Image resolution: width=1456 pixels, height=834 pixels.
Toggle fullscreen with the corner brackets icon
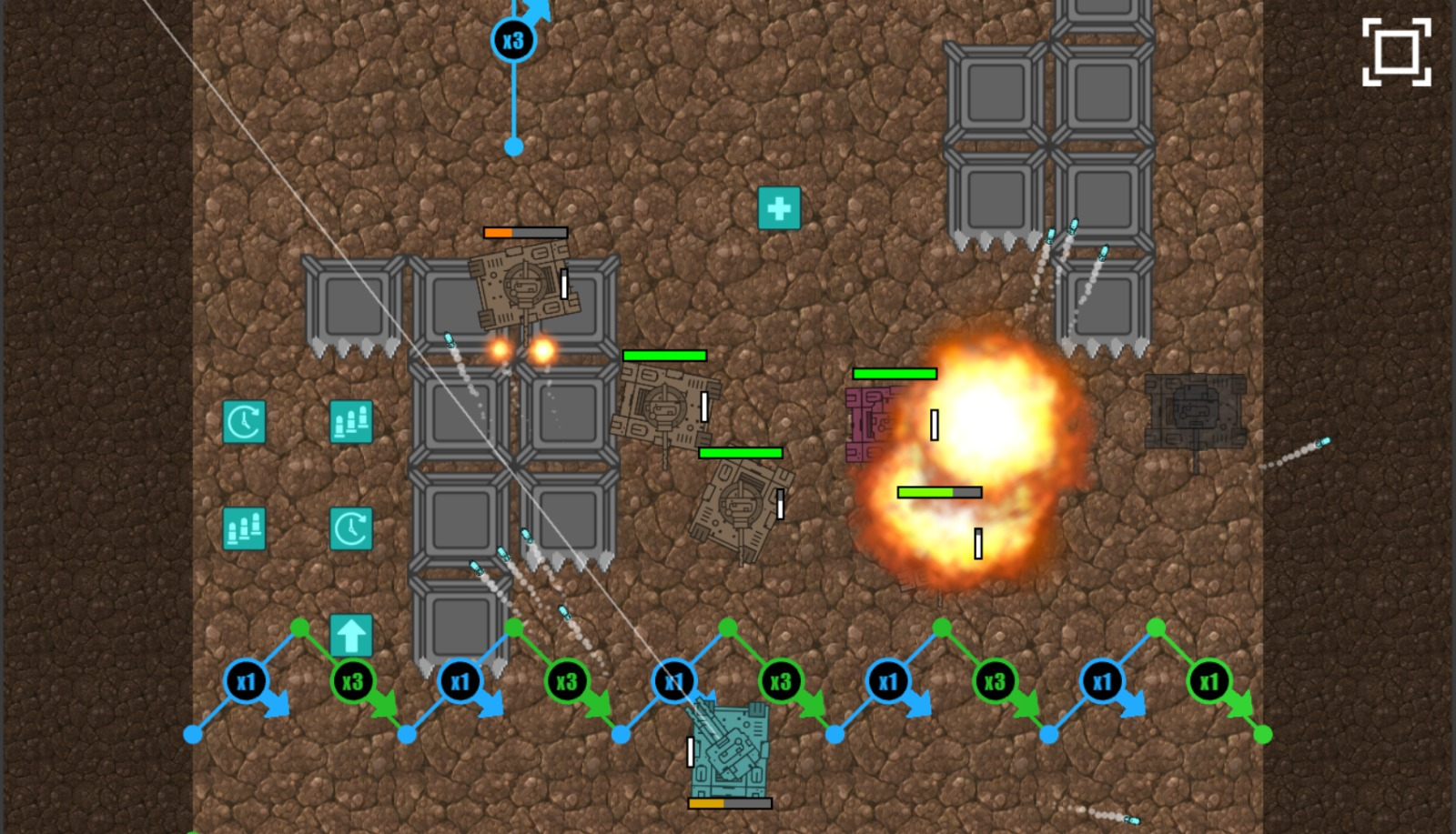(x=1396, y=52)
